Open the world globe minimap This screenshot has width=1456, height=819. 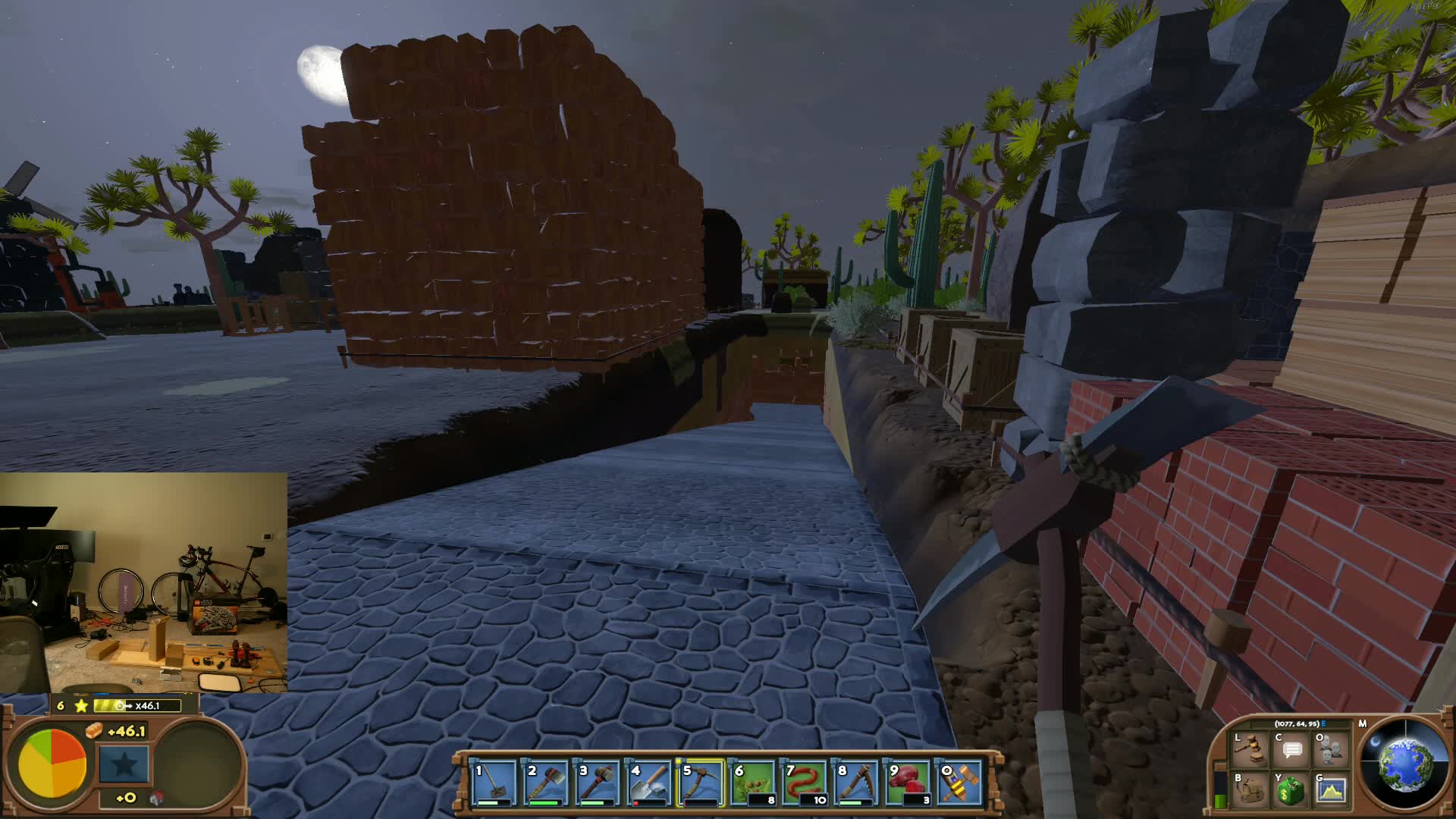(x=1404, y=764)
